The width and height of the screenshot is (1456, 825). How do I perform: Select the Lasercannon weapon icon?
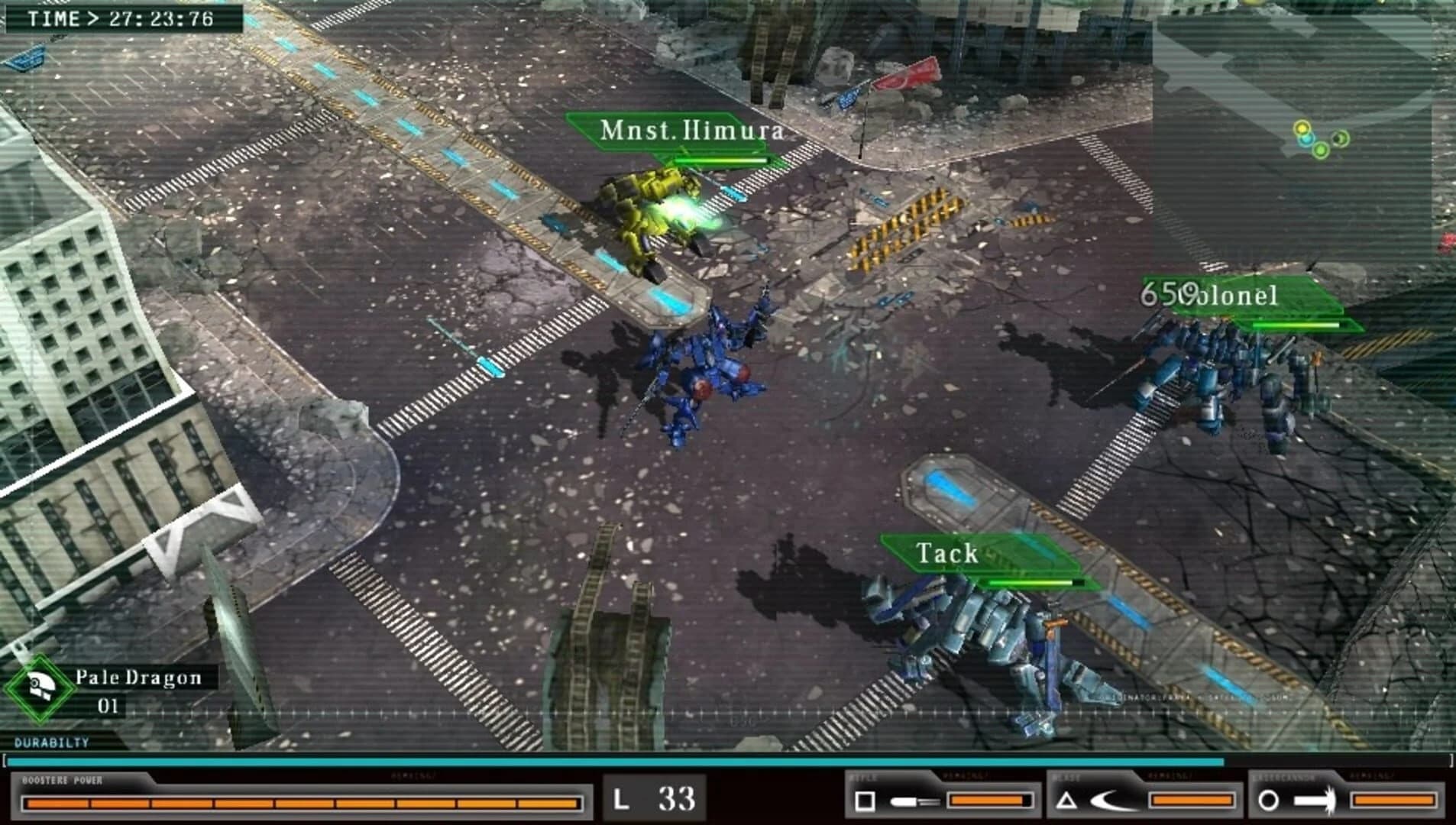pyautogui.click(x=1313, y=800)
